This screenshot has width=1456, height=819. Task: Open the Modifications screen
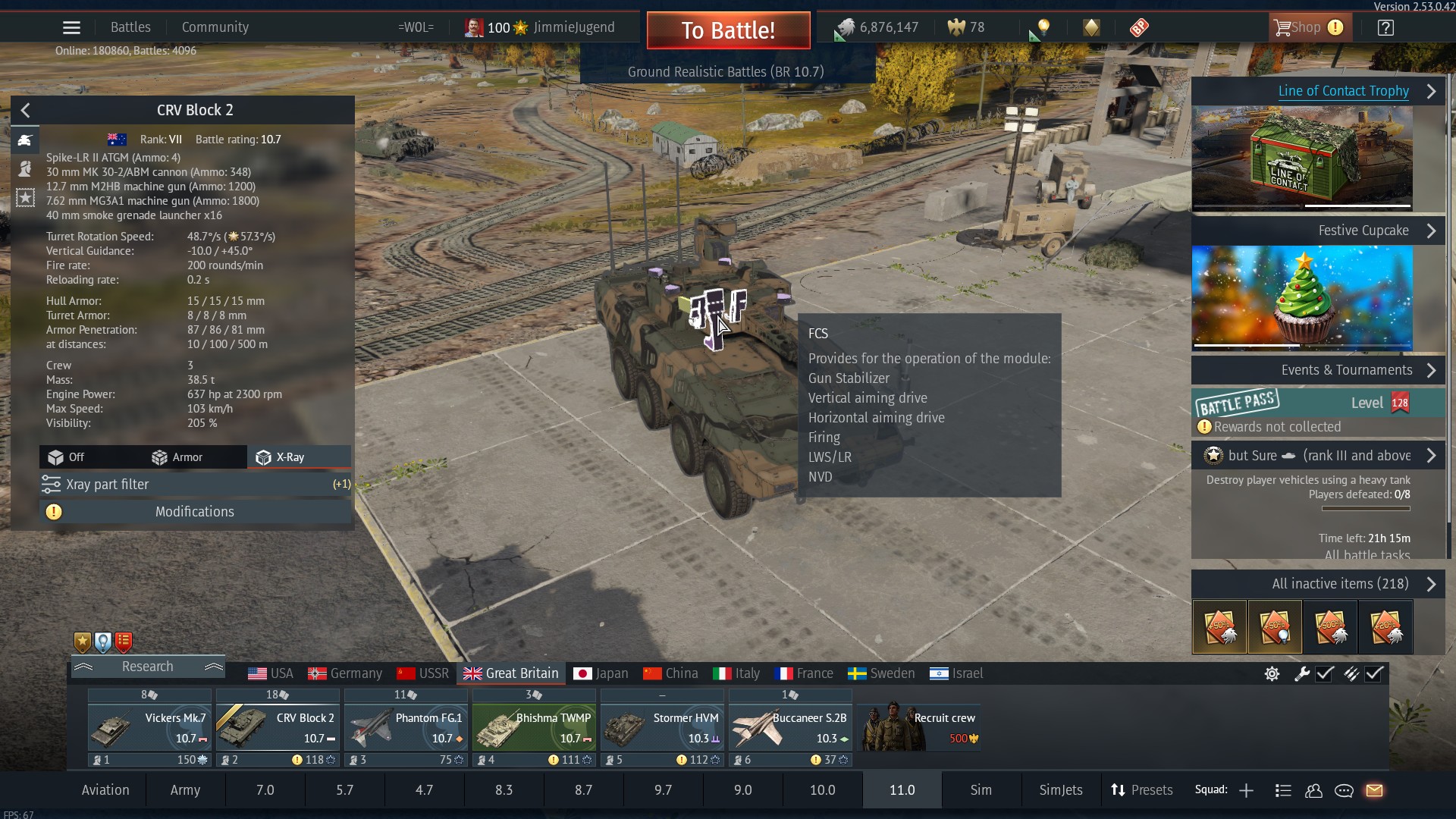click(x=195, y=512)
